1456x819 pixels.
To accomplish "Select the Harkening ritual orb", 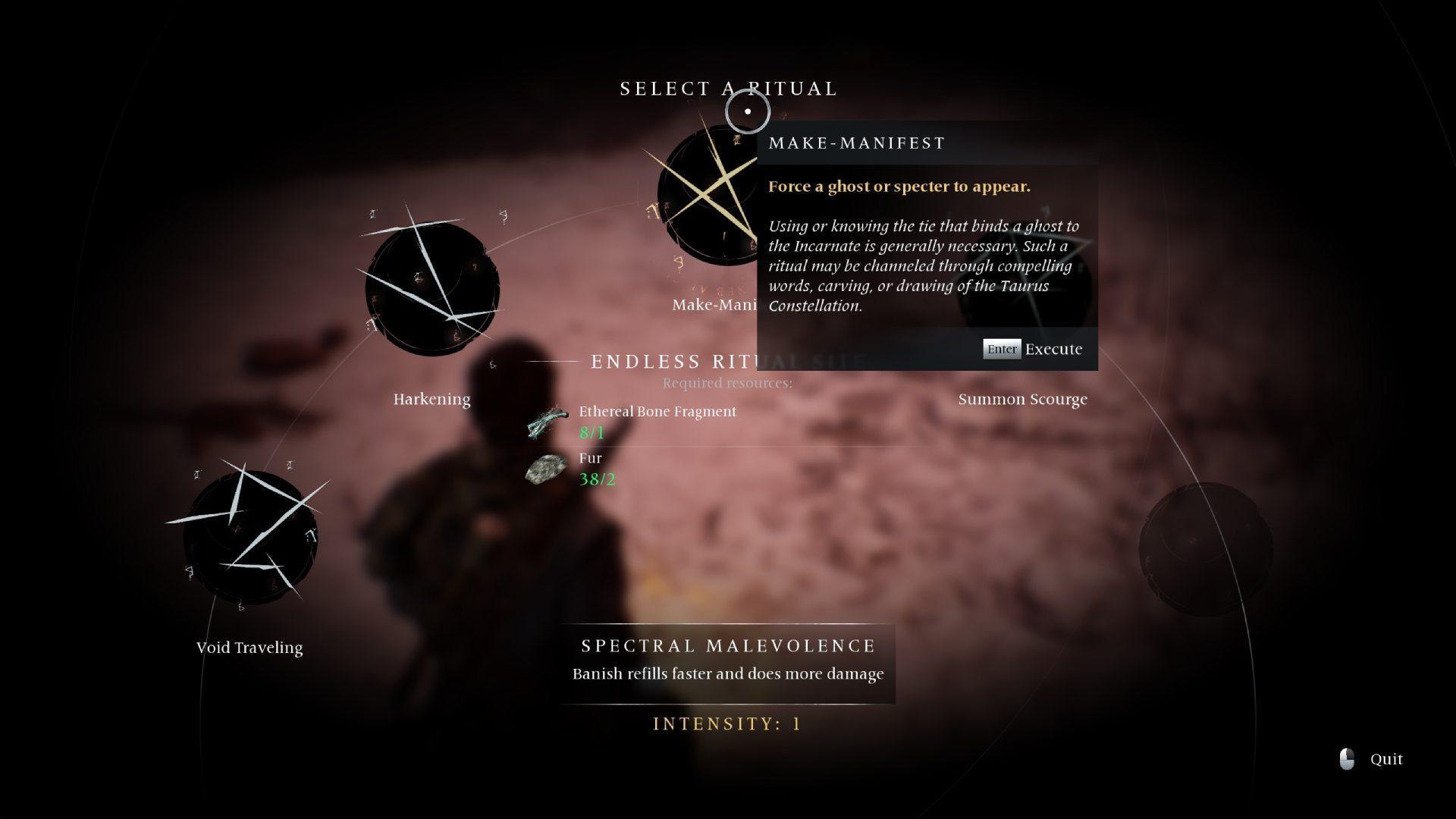I will pos(431,288).
